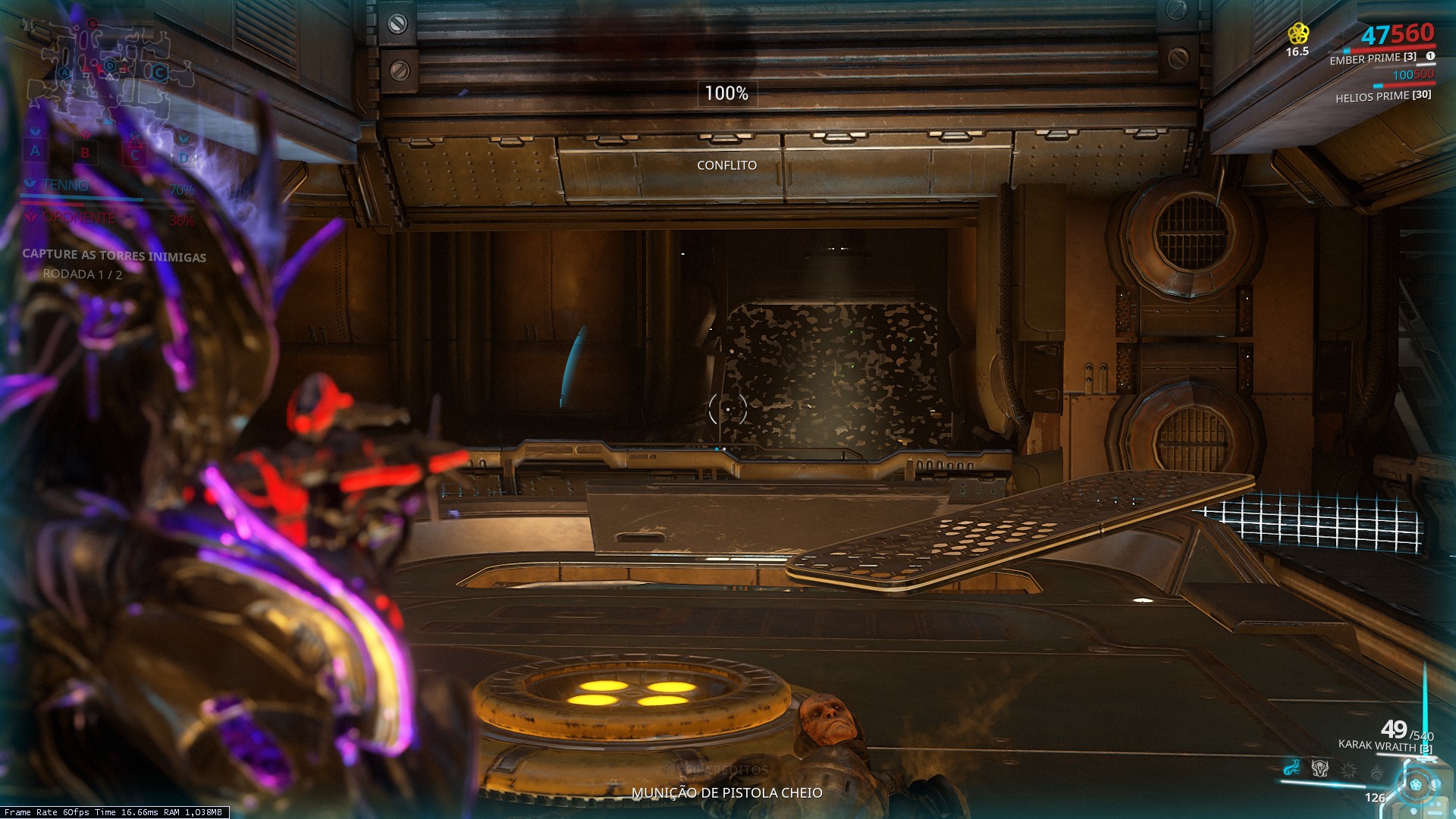This screenshot has height=819, width=1456.
Task: Select the third ability Fire Blast icon
Action: pyautogui.click(x=1349, y=770)
